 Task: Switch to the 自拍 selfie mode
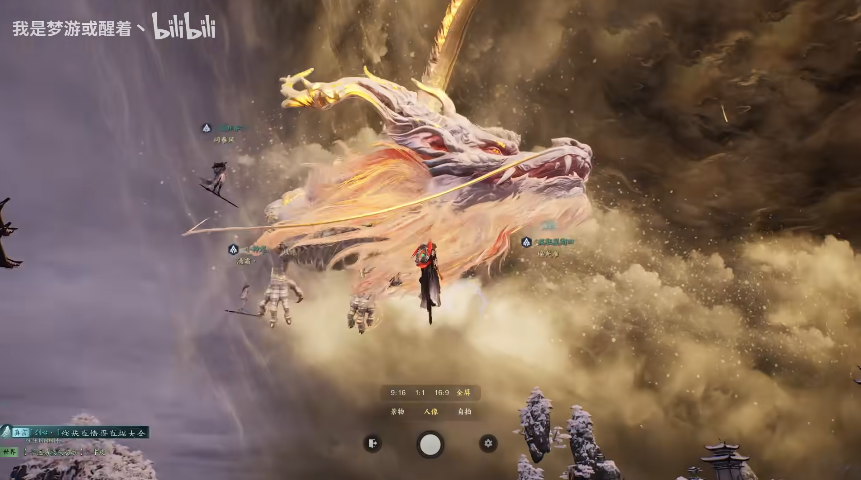463,411
